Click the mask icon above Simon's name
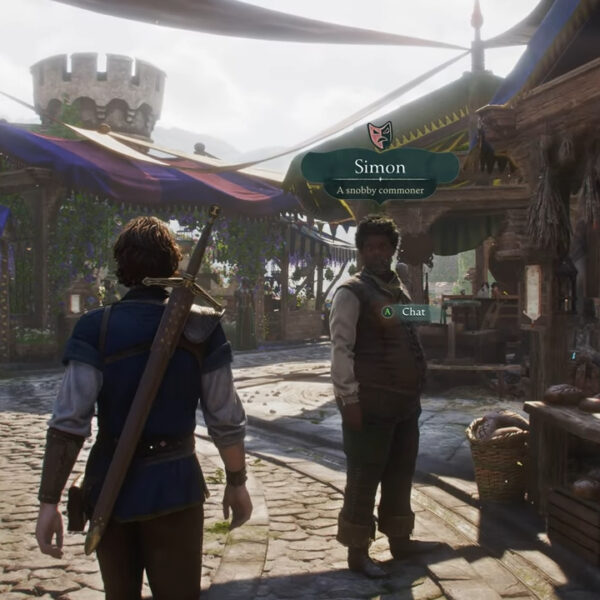This screenshot has height=600, width=600. coord(380,135)
